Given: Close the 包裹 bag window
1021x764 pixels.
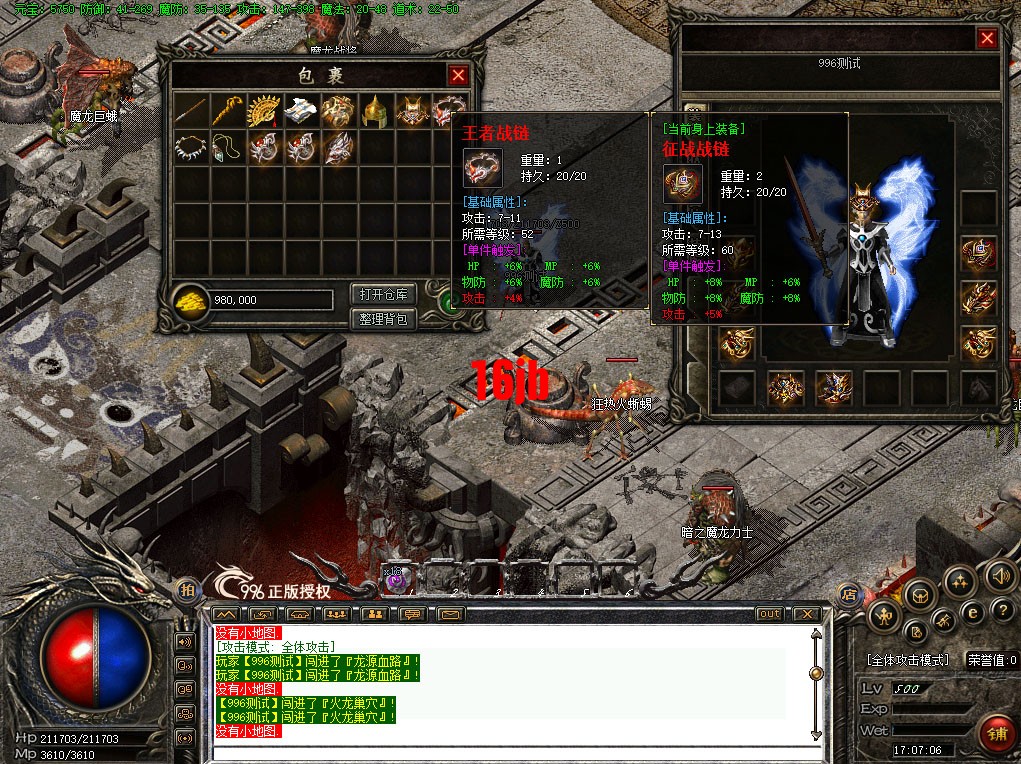Looking at the screenshot, I should pyautogui.click(x=458, y=75).
